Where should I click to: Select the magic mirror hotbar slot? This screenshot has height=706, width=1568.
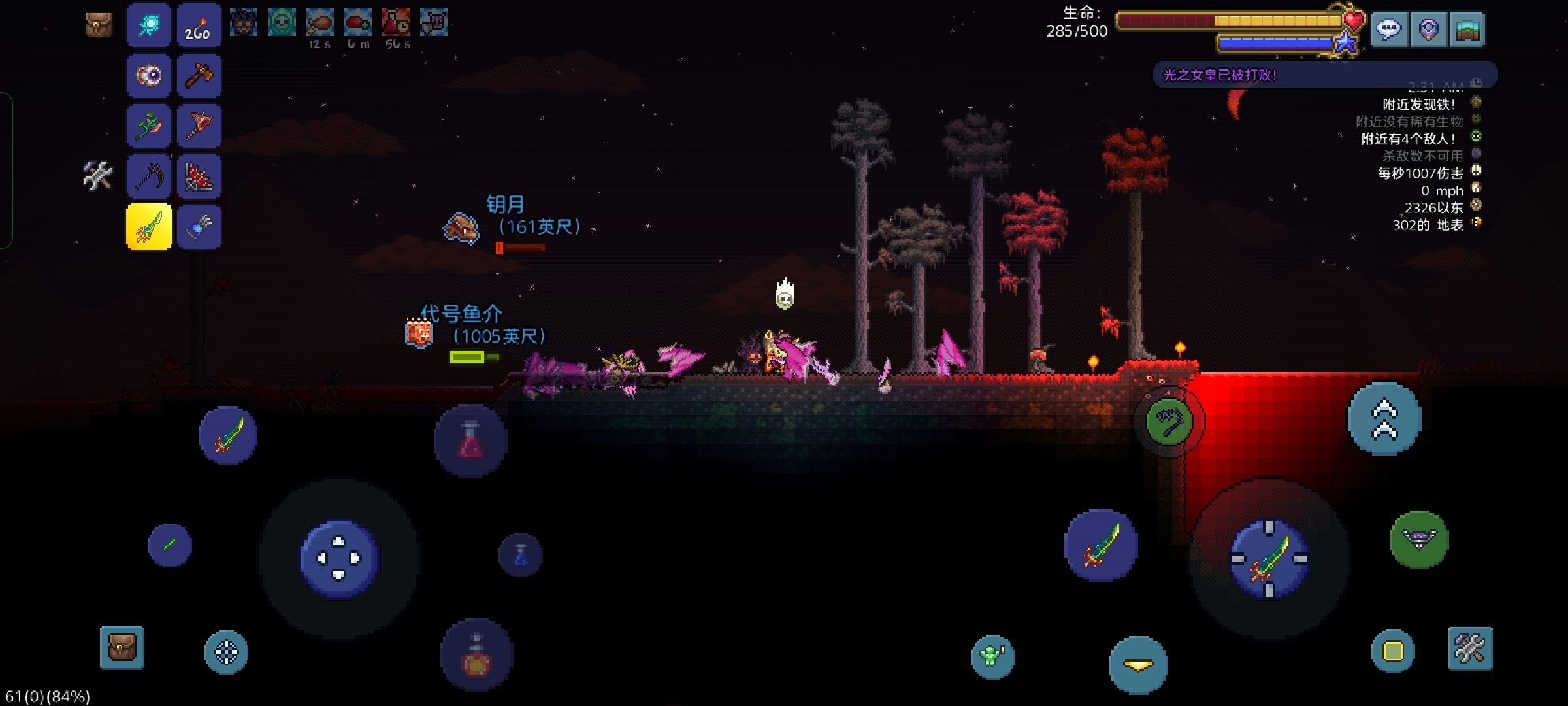pos(149,25)
